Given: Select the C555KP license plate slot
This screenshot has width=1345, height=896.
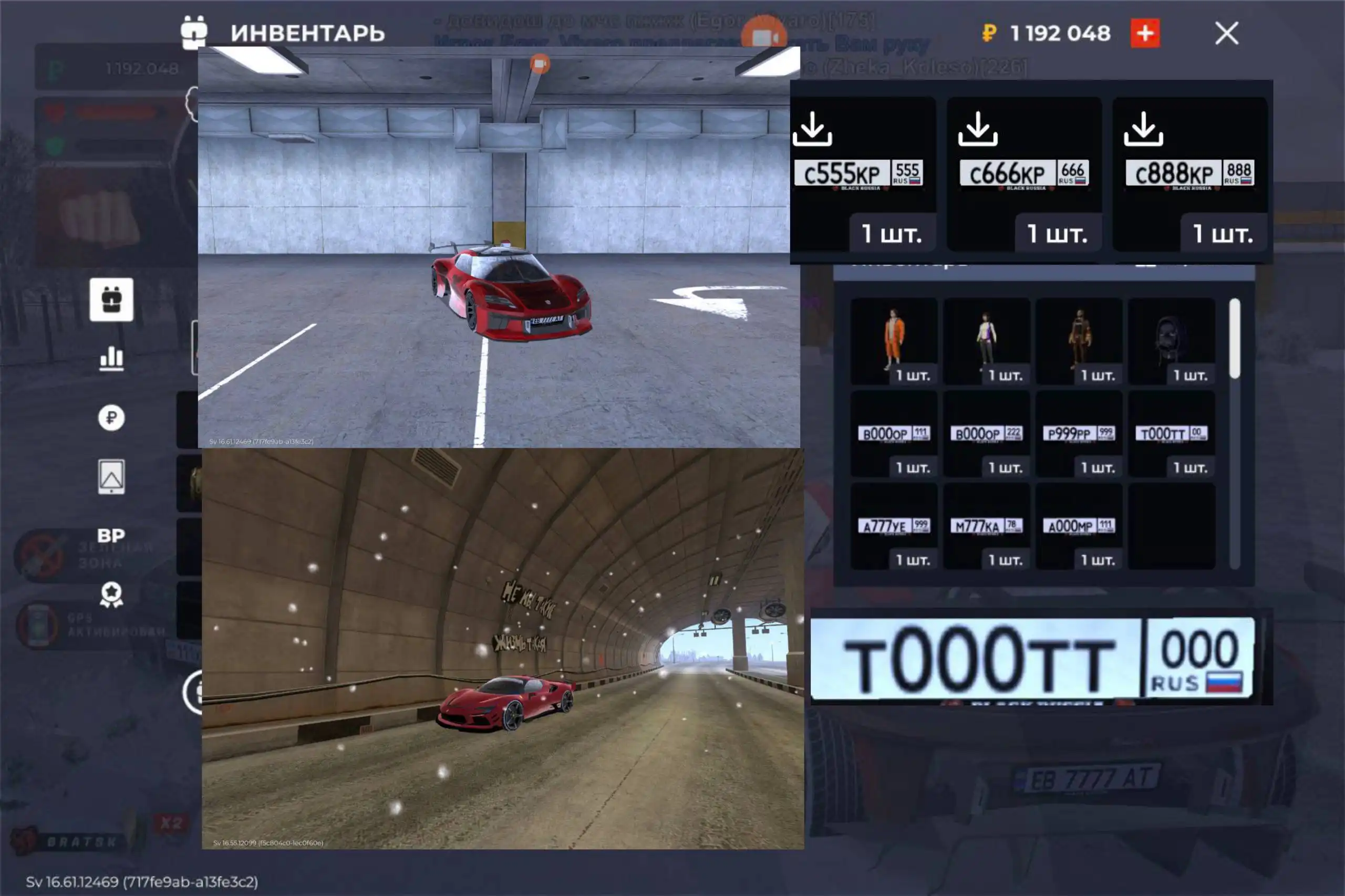Looking at the screenshot, I should tap(863, 174).
